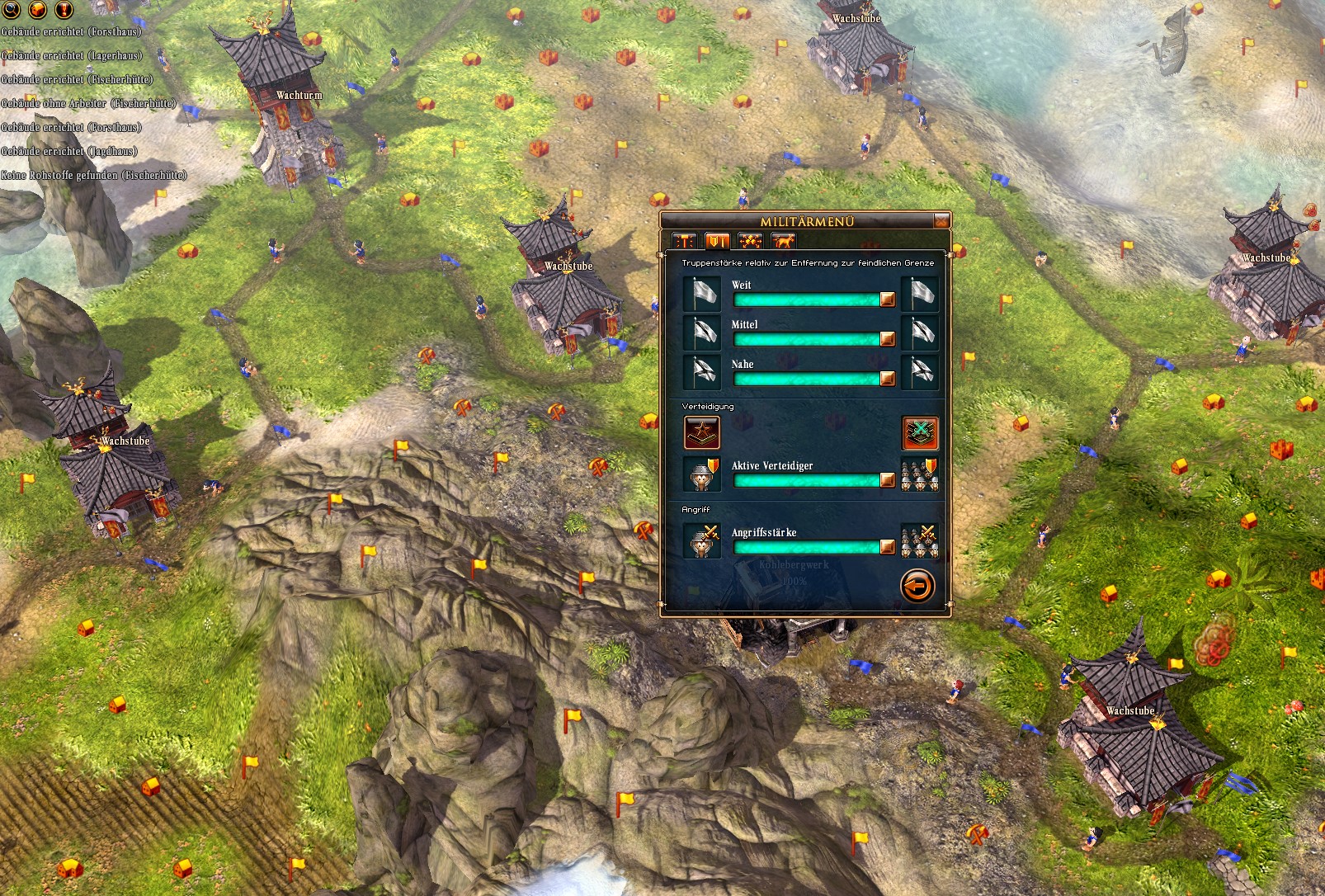
Task: Click the orange building icon
Action: tap(38, 9)
